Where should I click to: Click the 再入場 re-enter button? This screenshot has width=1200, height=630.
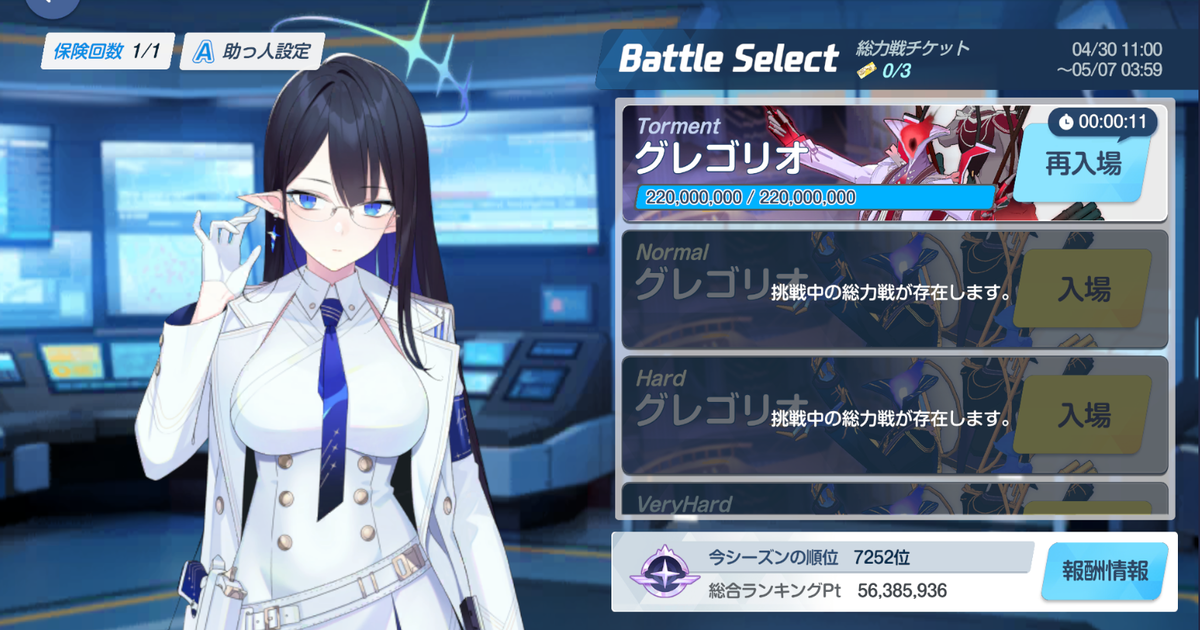(x=1082, y=164)
